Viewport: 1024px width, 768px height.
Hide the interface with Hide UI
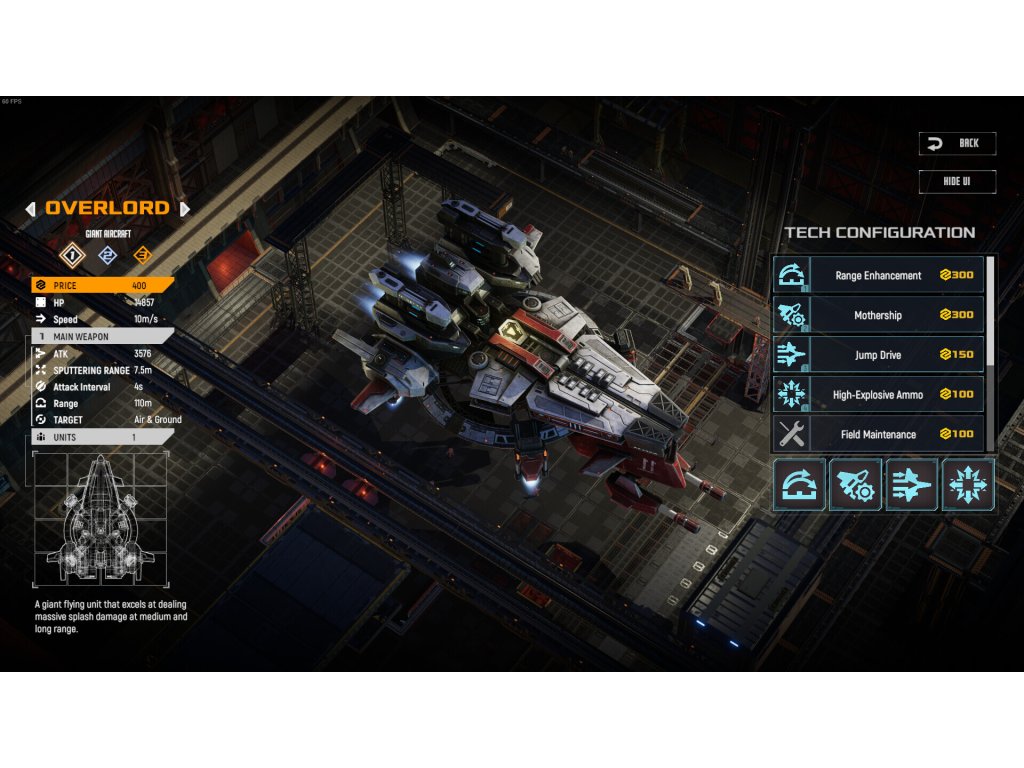(957, 181)
